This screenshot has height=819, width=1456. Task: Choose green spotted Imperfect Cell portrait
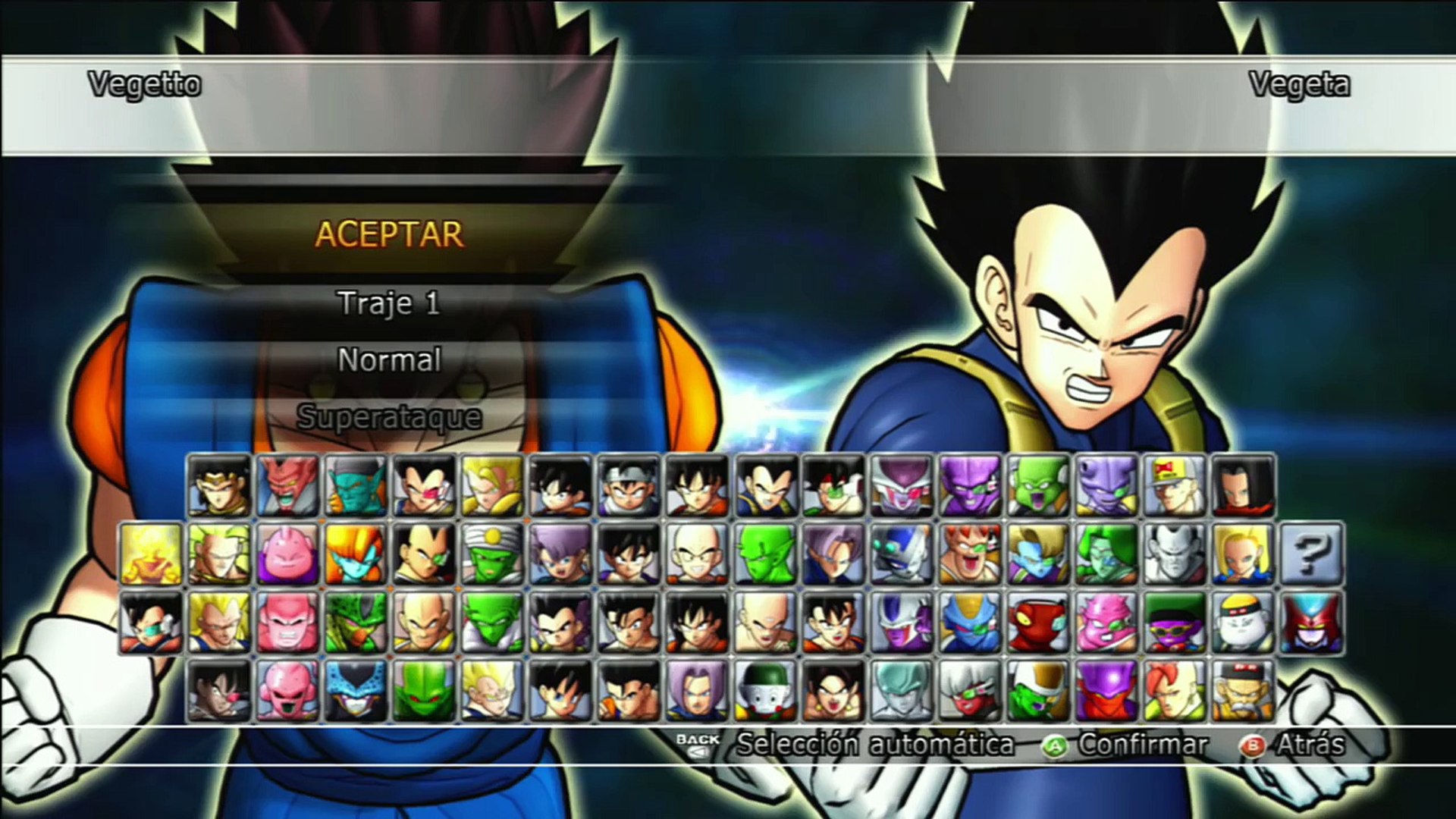tap(356, 623)
